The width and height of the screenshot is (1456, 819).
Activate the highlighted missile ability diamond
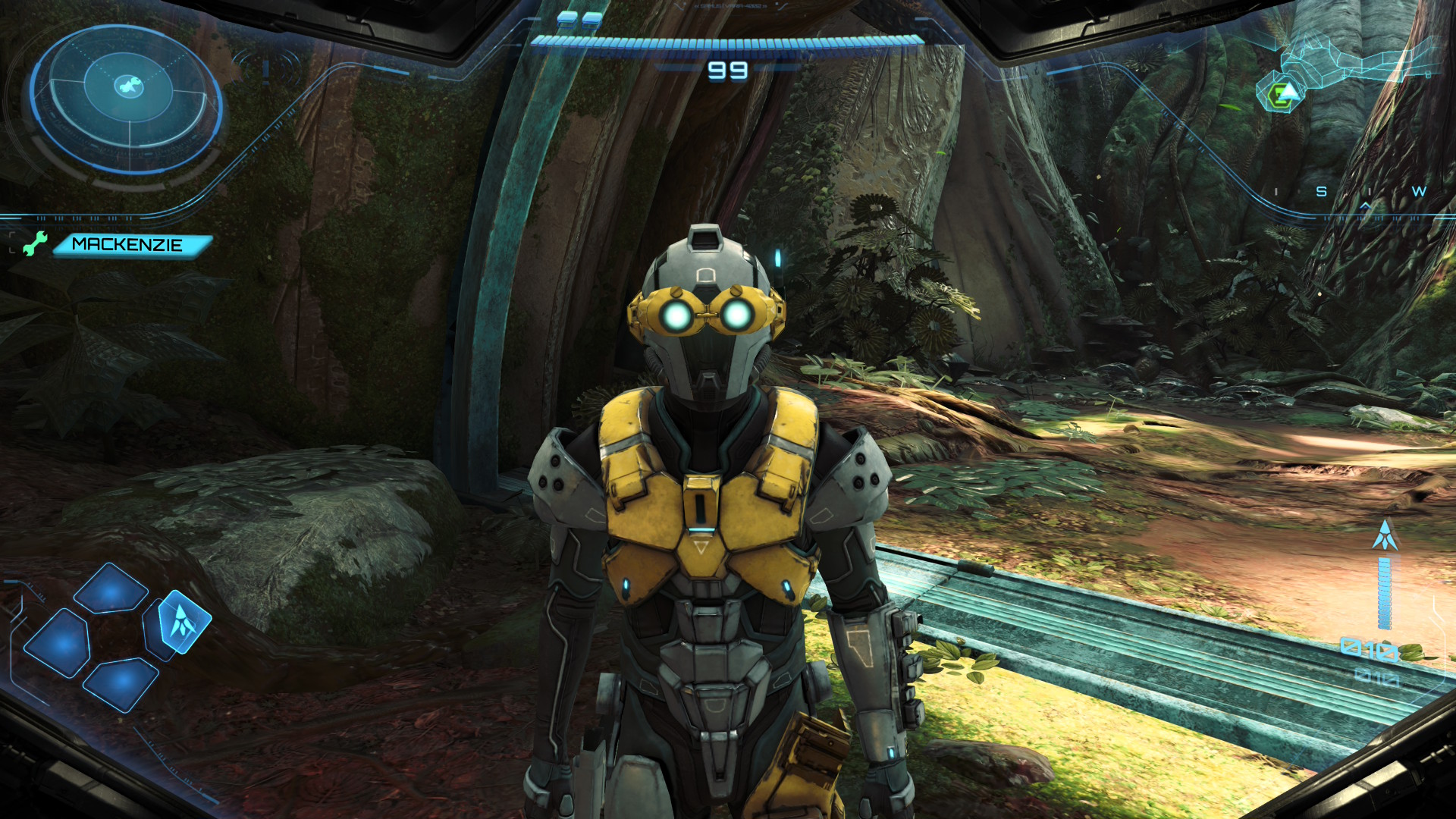(183, 621)
